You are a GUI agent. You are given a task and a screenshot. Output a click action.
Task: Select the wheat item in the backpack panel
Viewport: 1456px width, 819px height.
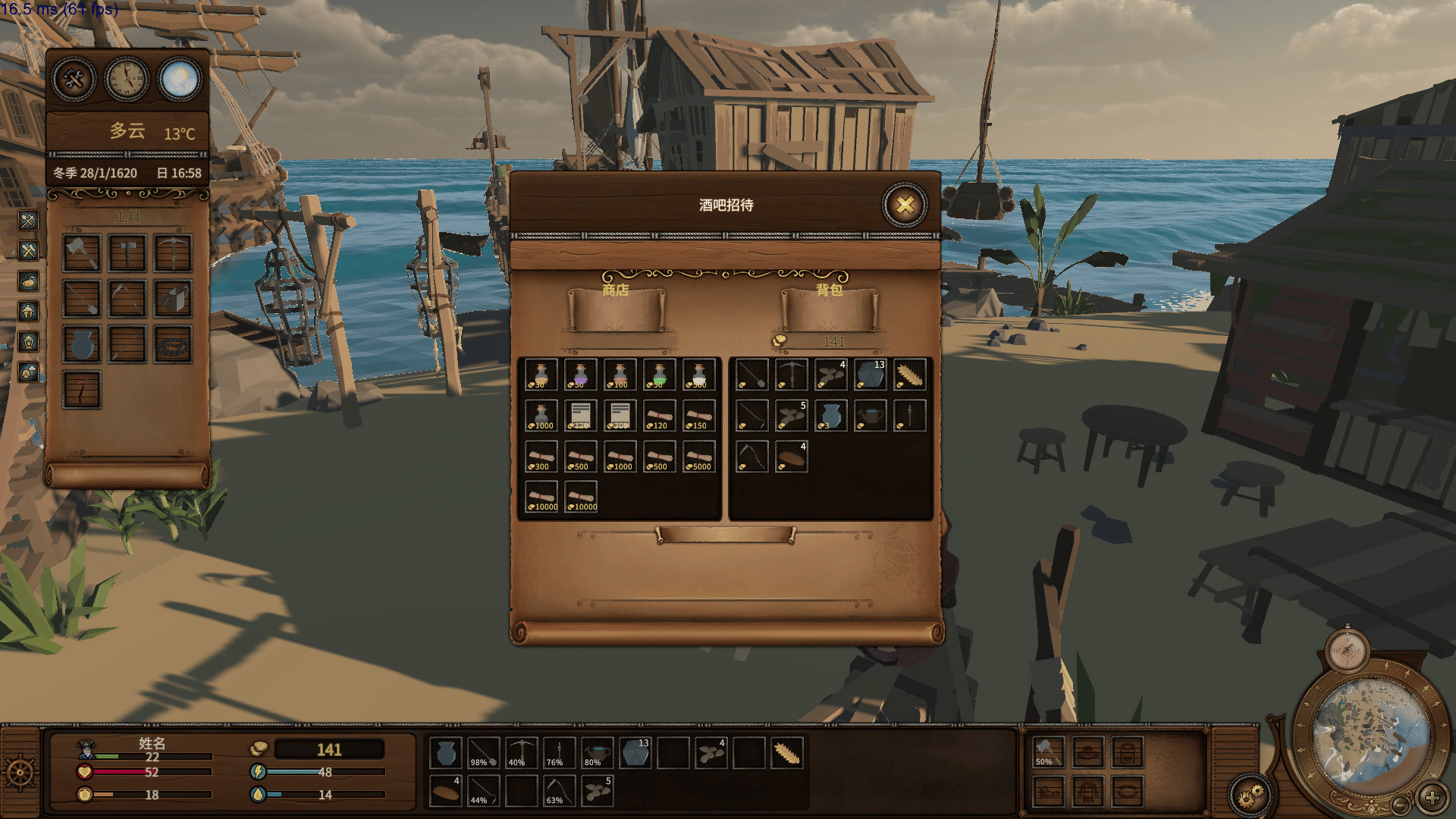pos(910,375)
